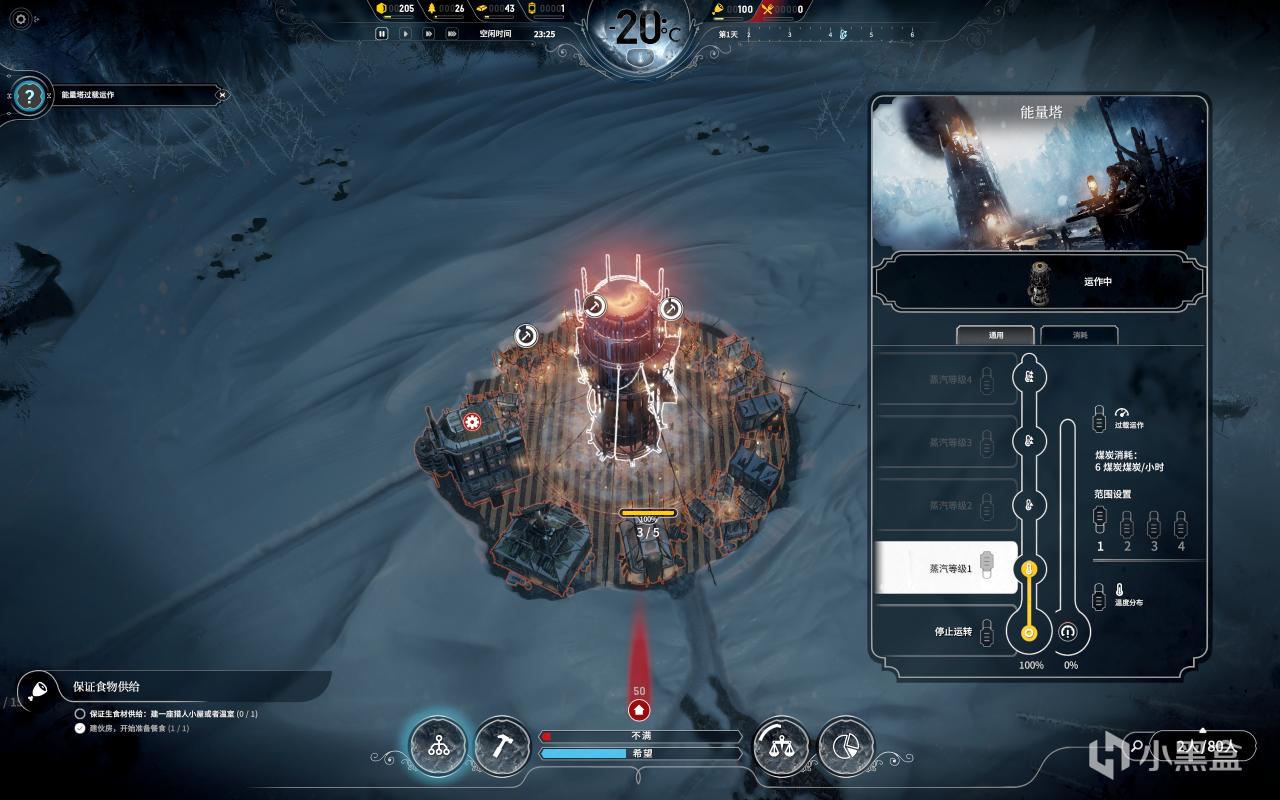Image resolution: width=1280 pixels, height=800 pixels.
Task: Open the Book of Laws scales icon
Action: [x=781, y=746]
